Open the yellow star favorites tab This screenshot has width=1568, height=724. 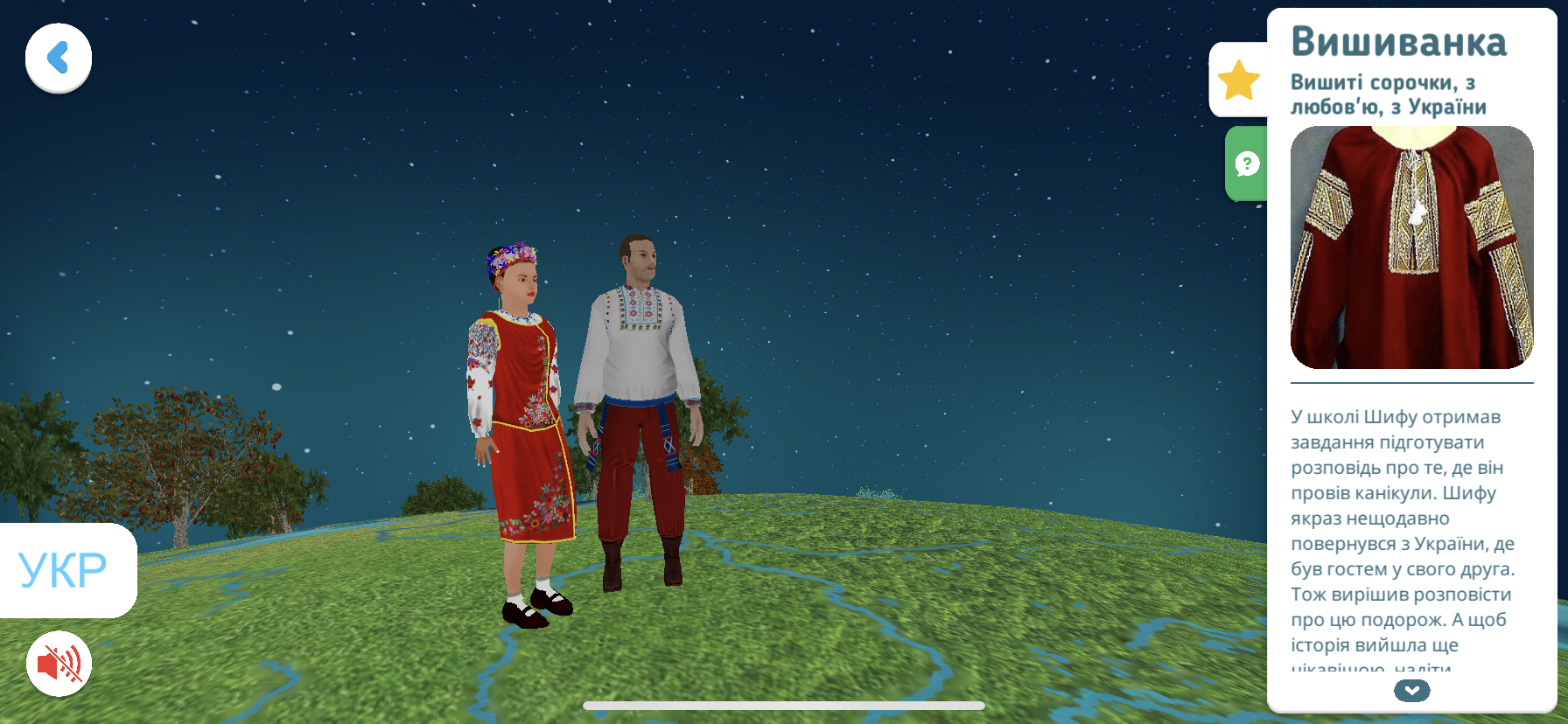pos(1238,80)
